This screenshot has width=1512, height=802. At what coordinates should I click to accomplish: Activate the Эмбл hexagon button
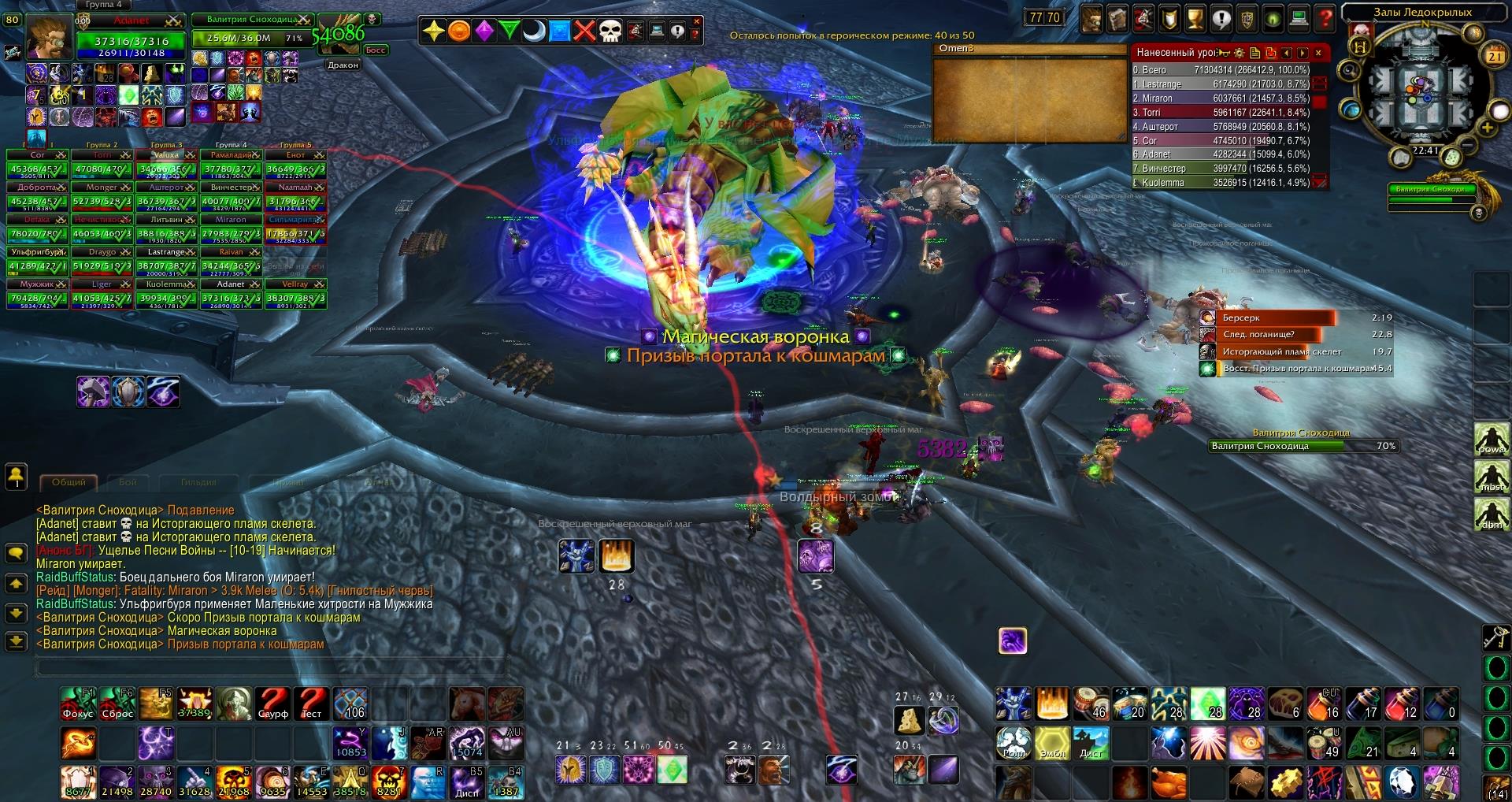click(x=1052, y=743)
